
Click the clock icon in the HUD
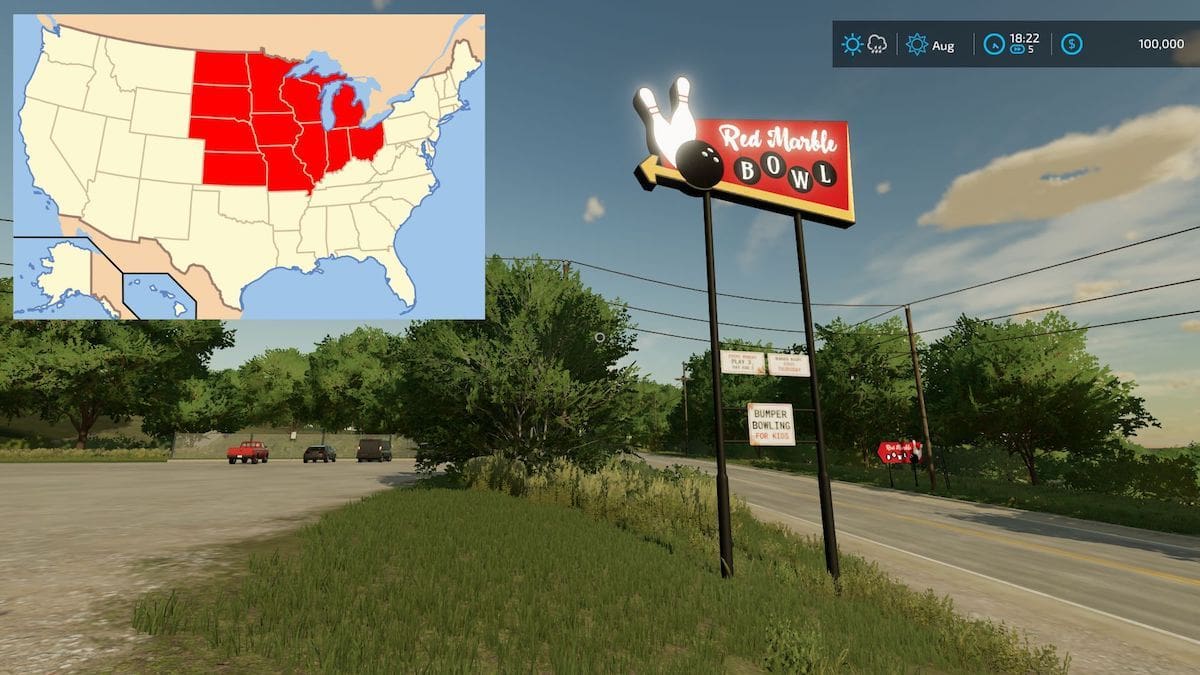click(994, 44)
